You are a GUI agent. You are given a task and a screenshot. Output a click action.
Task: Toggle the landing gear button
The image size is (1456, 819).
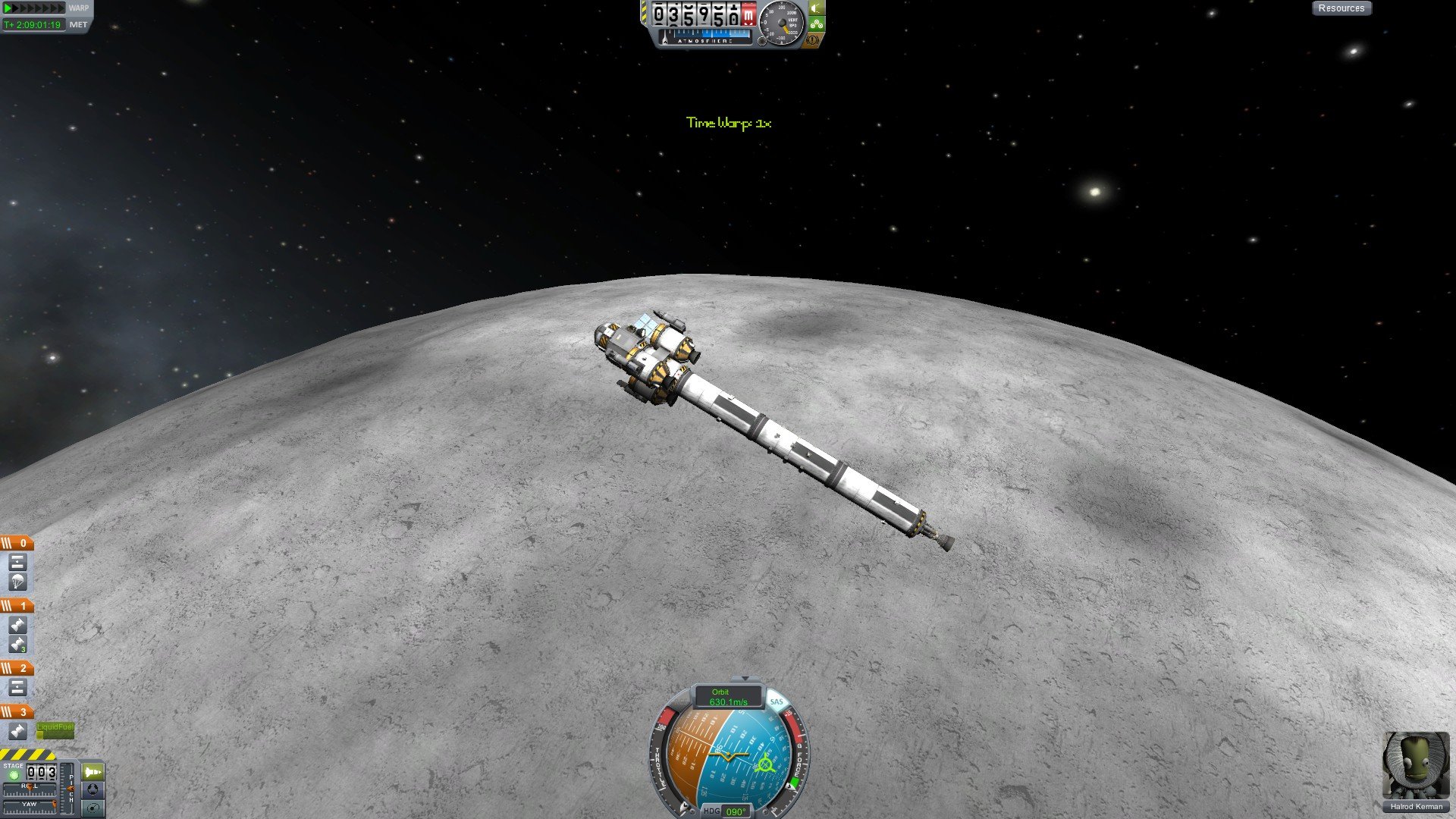[x=817, y=24]
